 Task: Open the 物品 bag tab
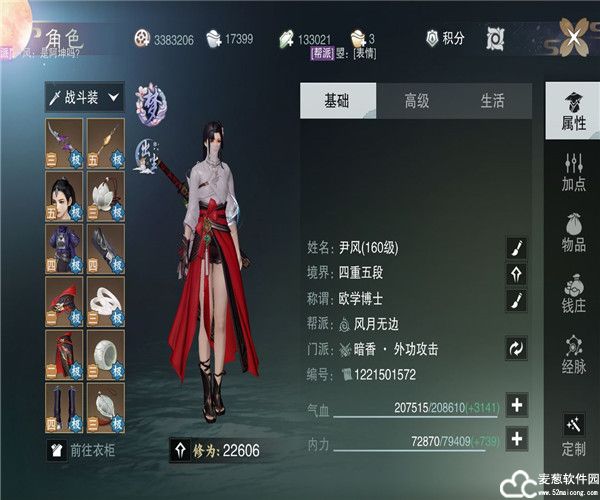tap(573, 232)
